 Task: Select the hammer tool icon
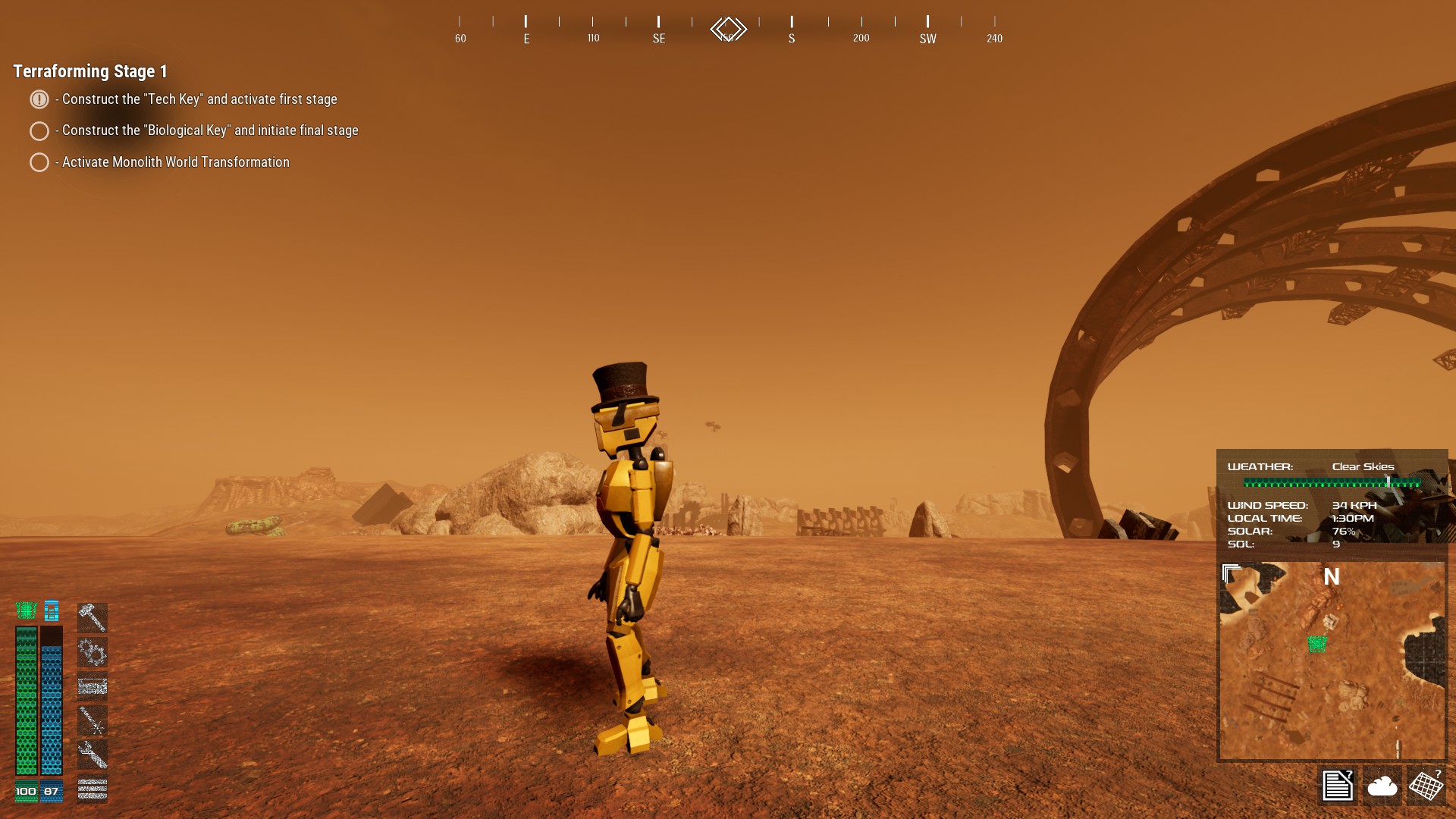click(x=93, y=617)
